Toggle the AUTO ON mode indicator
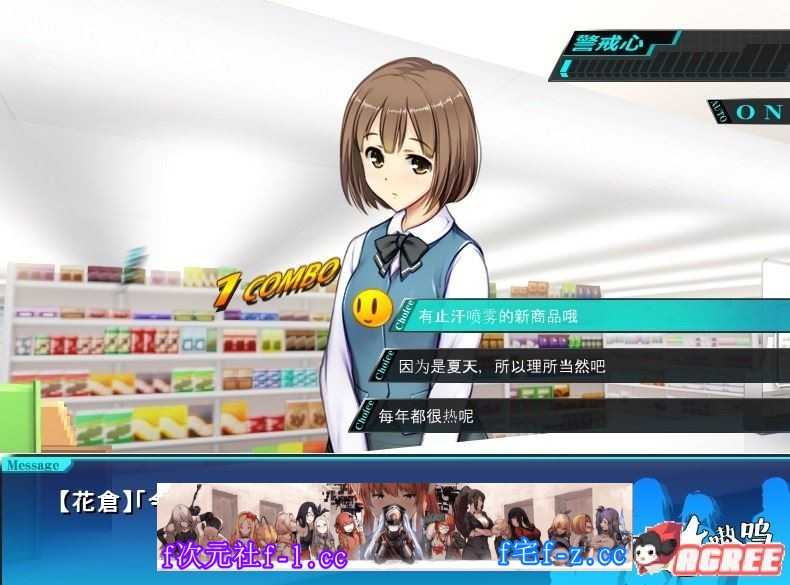The height and width of the screenshot is (585, 790). click(749, 111)
